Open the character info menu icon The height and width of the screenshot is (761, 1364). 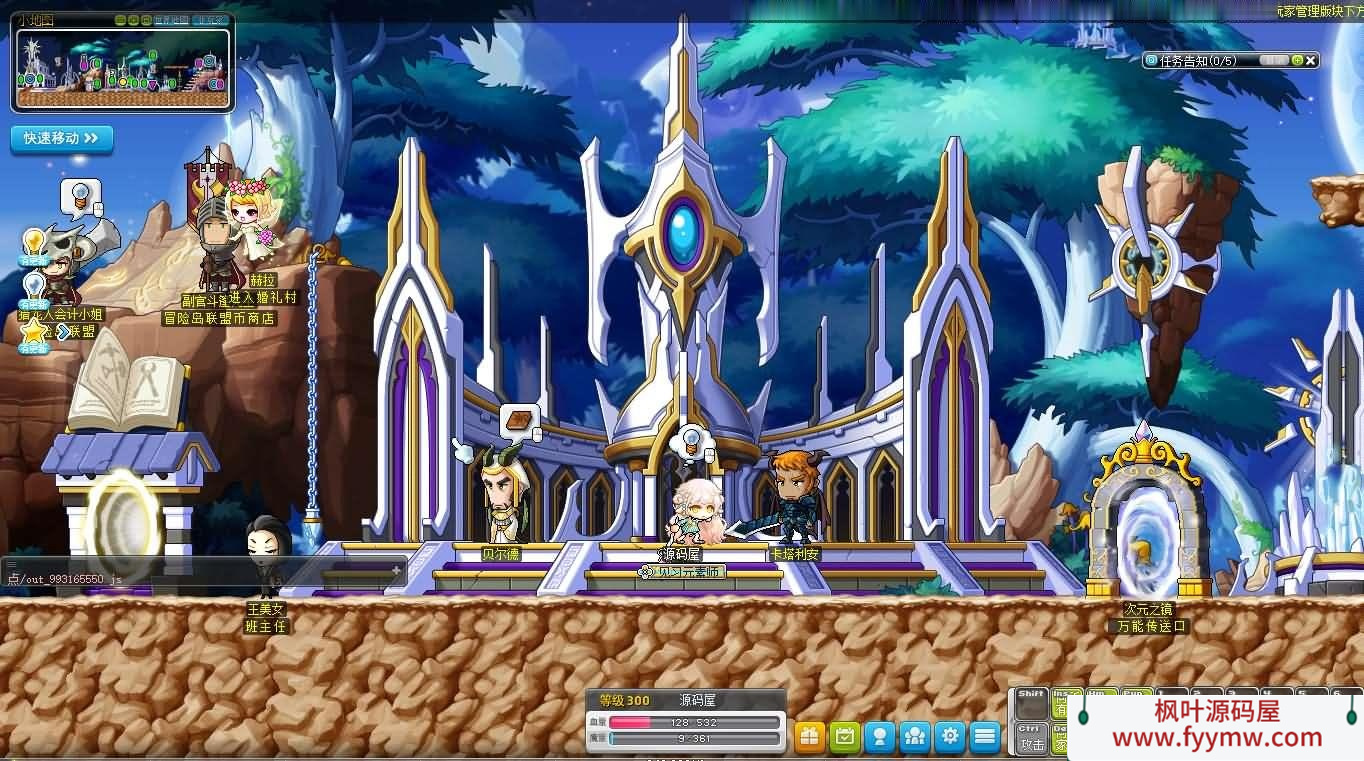[880, 737]
